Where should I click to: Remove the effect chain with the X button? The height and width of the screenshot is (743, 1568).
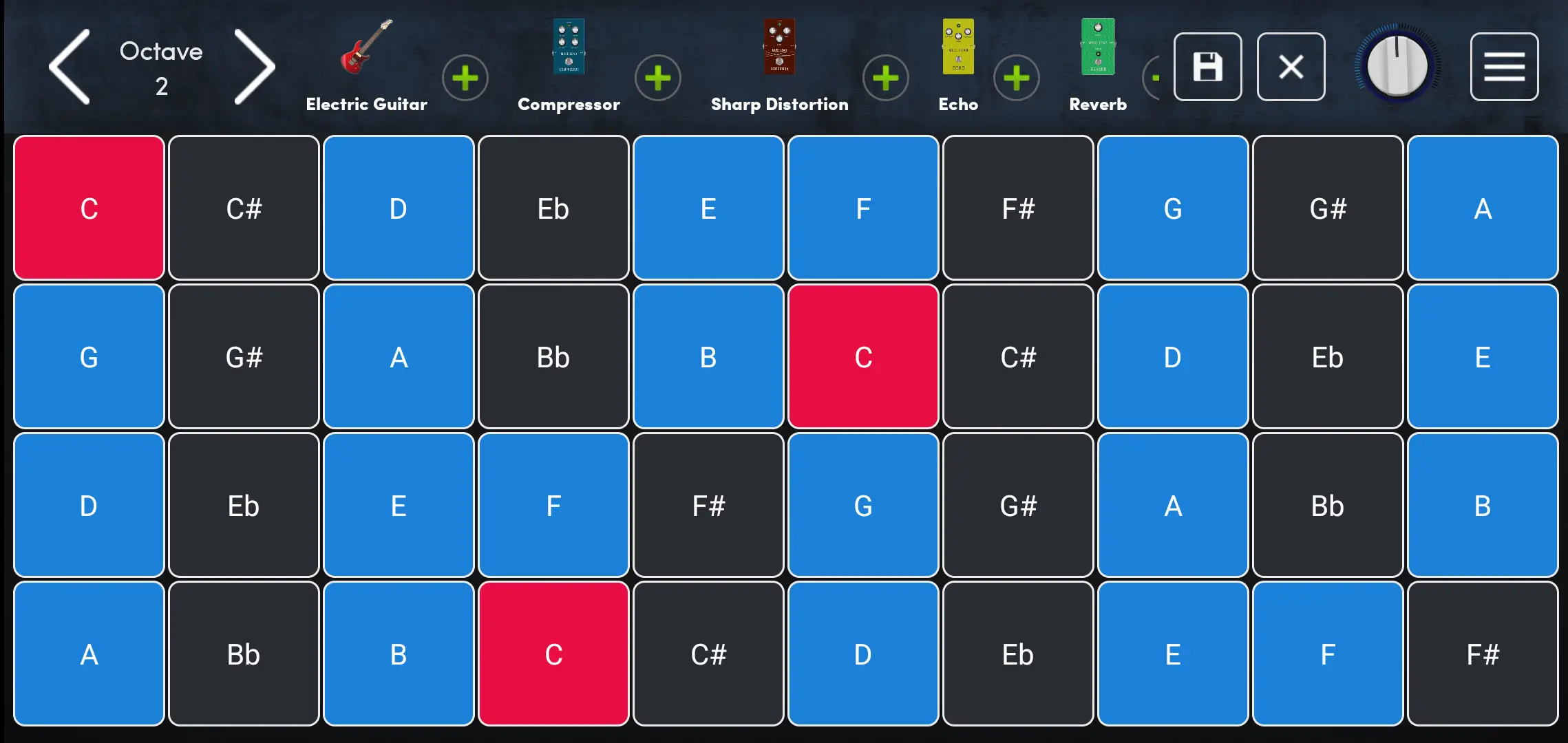(x=1291, y=66)
